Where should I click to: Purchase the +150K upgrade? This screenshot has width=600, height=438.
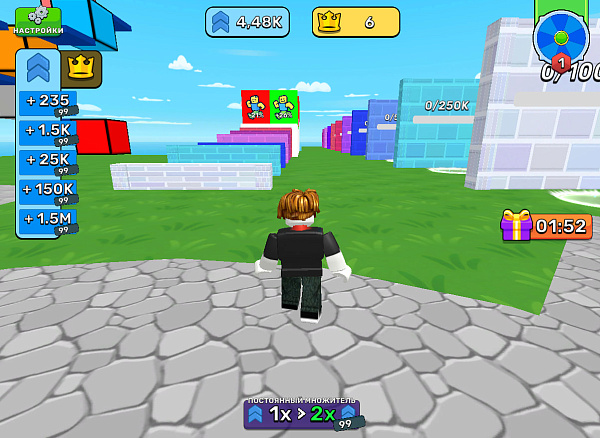(48, 190)
